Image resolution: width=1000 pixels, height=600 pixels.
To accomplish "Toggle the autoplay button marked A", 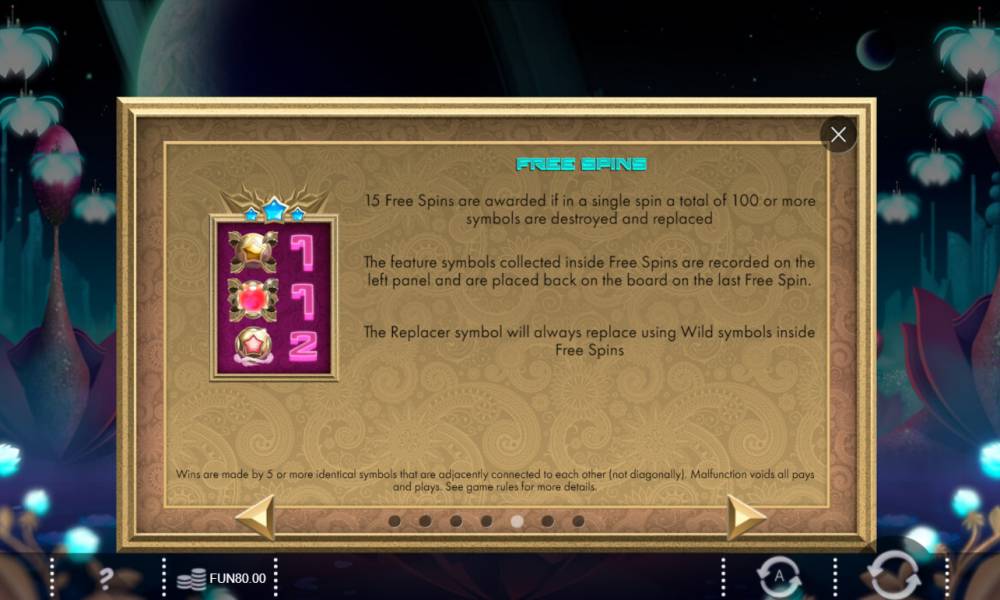I will coord(779,577).
